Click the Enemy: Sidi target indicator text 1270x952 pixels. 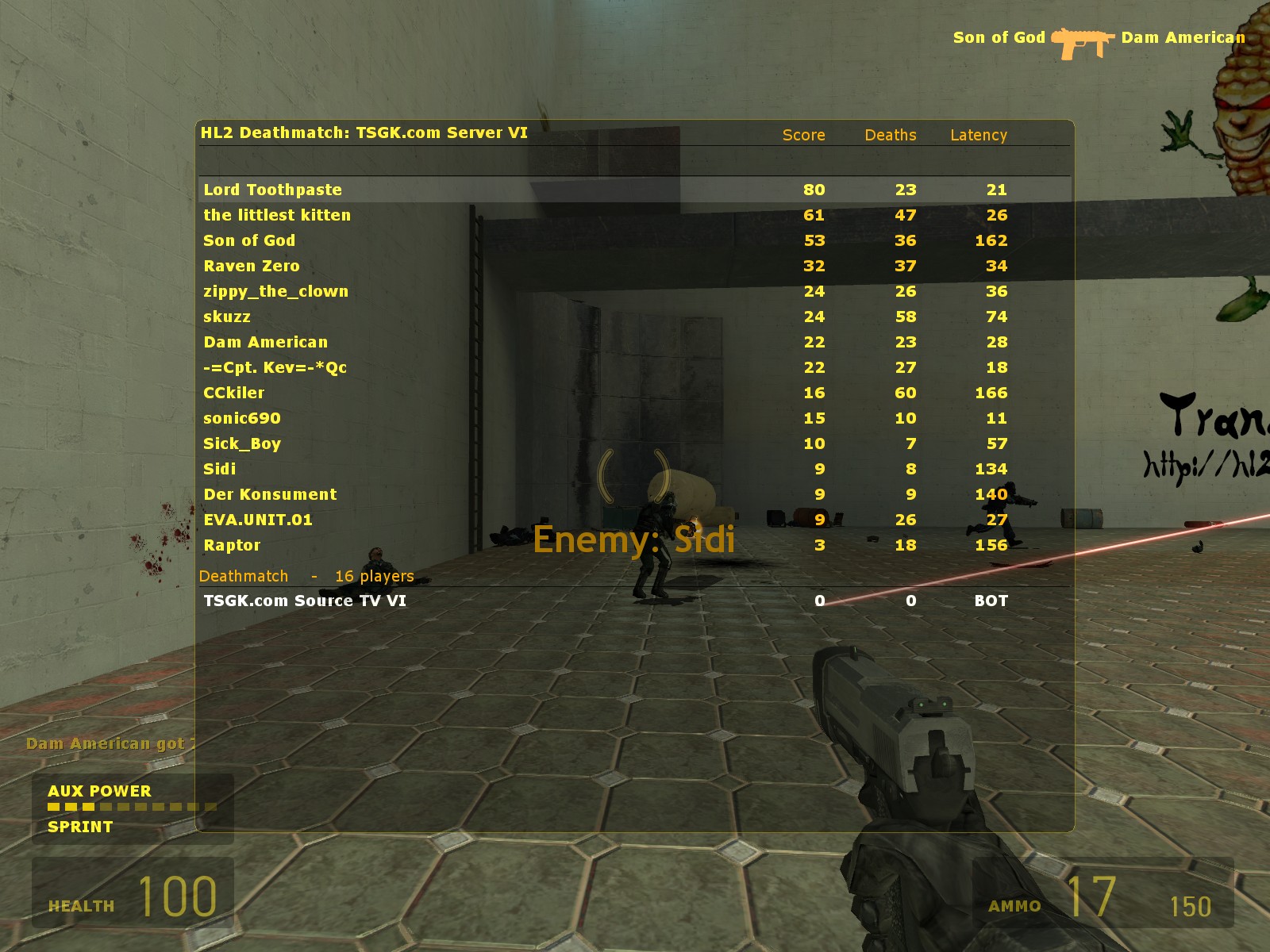pyautogui.click(x=635, y=540)
